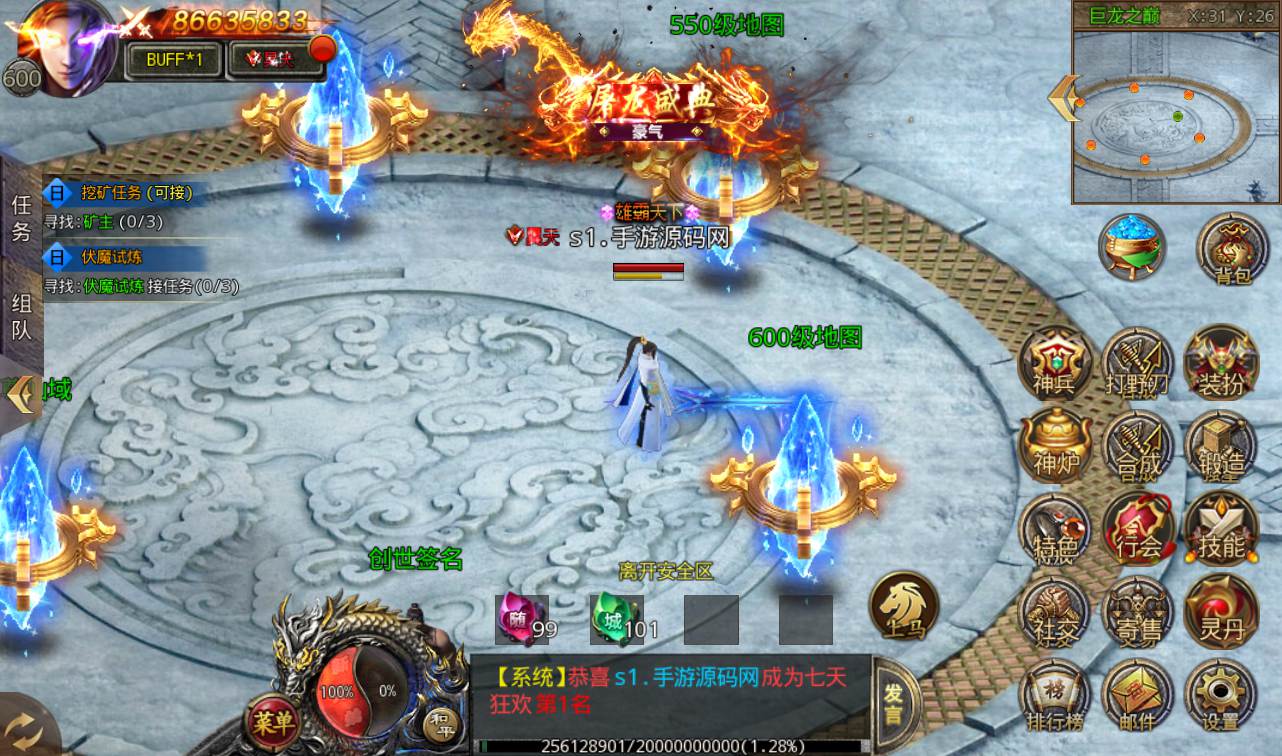Open the 锻造 forging menu

point(1220,446)
